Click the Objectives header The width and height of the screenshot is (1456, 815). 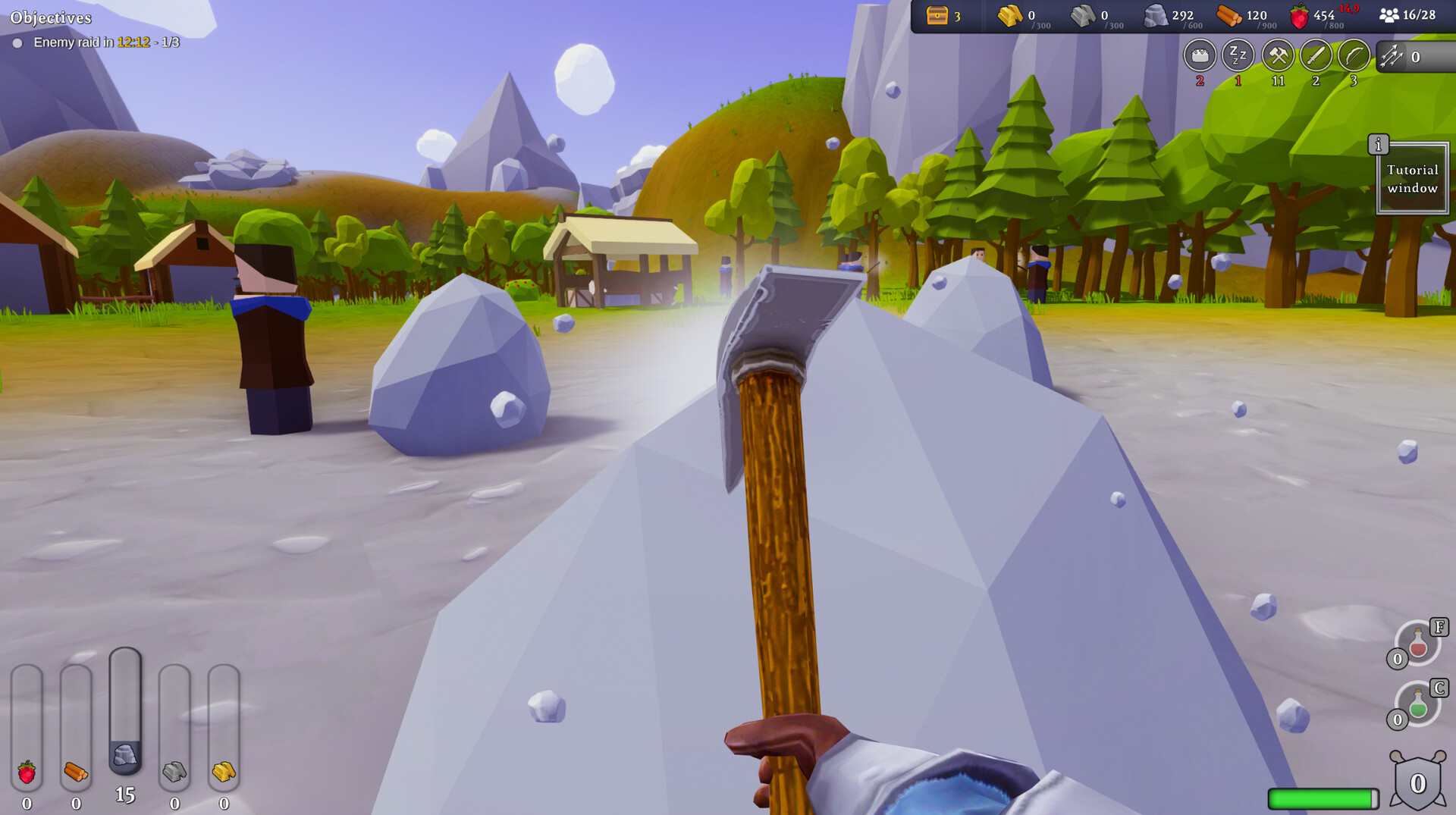coord(52,15)
